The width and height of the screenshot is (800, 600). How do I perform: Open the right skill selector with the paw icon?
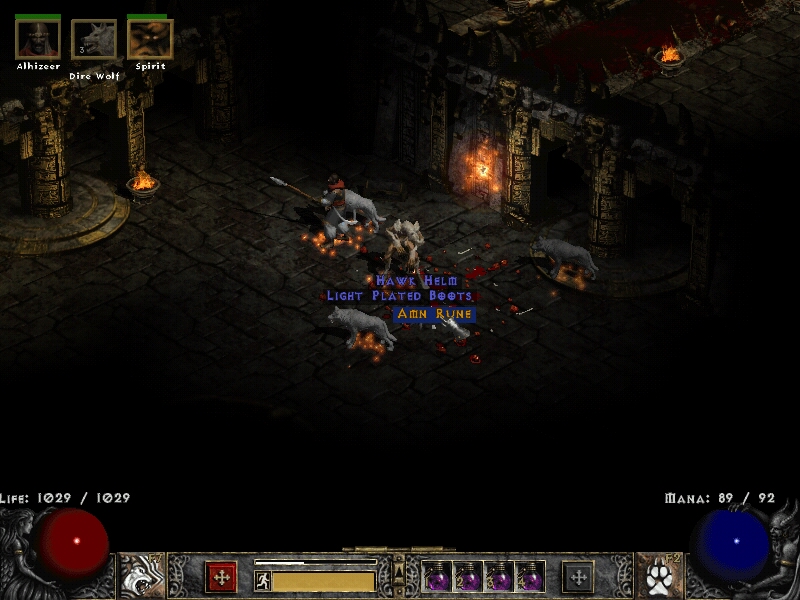(x=656, y=576)
